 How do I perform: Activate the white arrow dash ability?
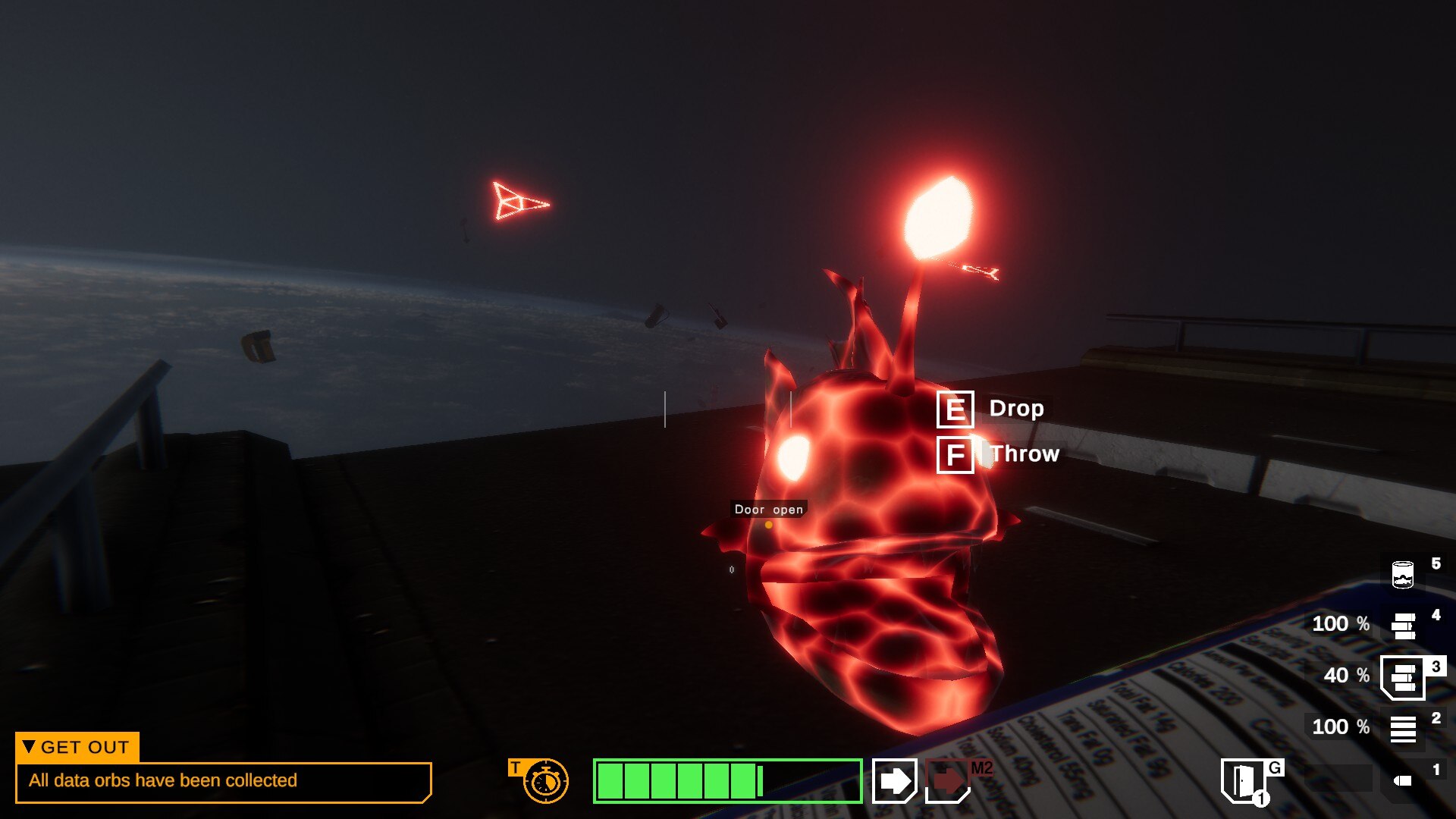[x=895, y=780]
